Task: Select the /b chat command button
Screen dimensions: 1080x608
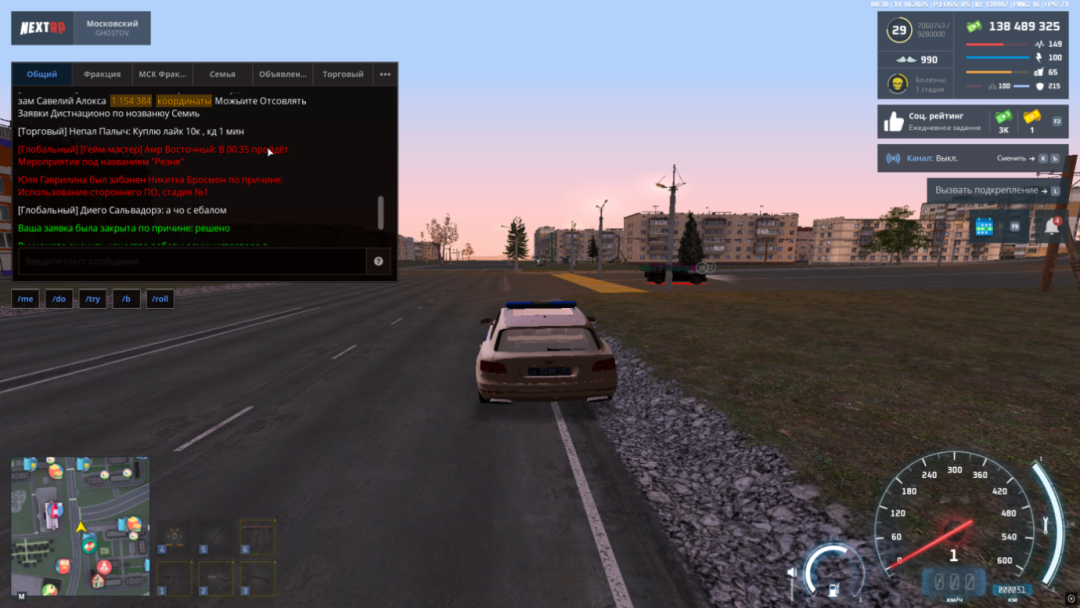Action: [x=126, y=299]
